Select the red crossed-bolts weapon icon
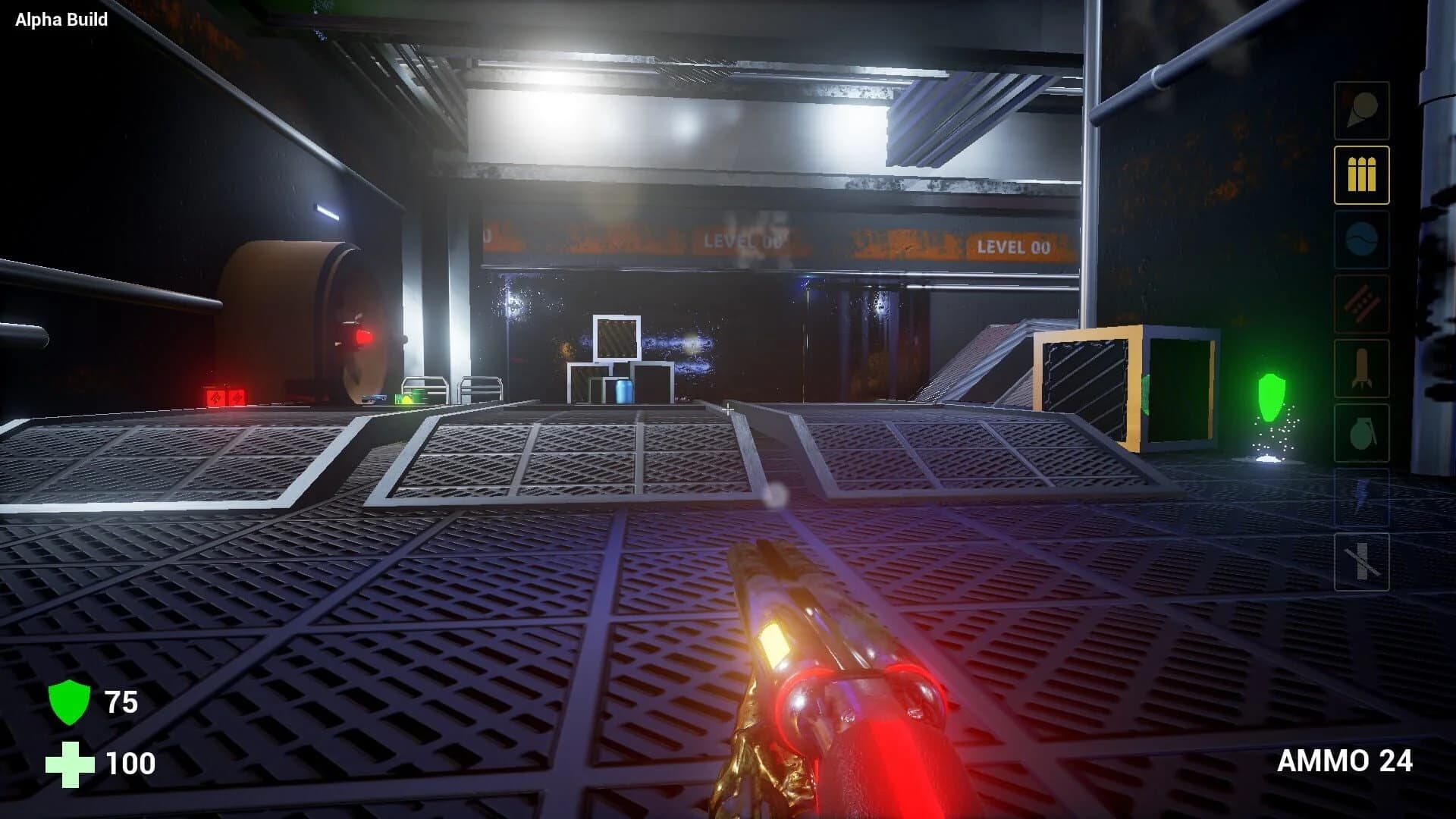This screenshot has width=1456, height=819. pos(1361,303)
